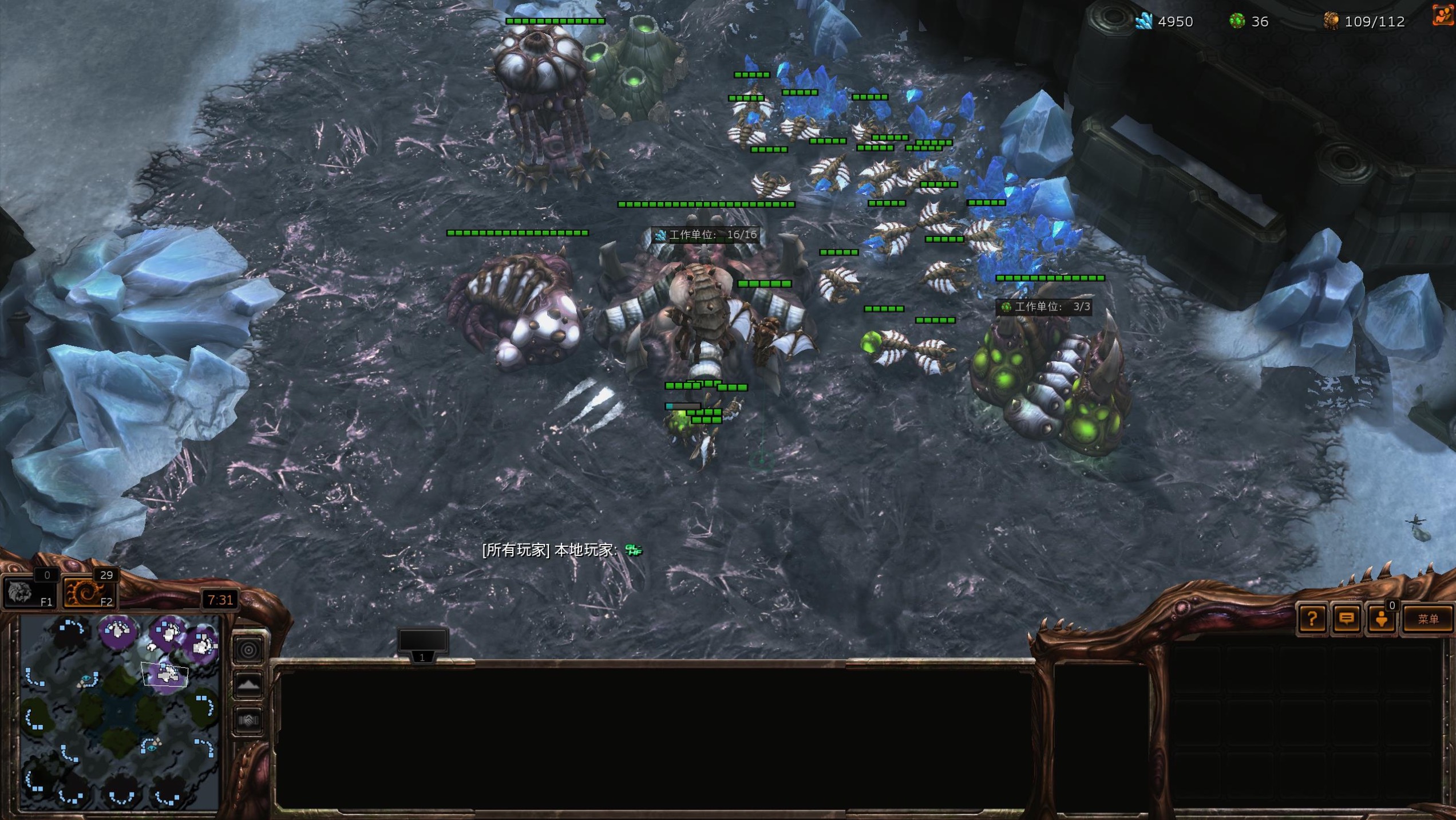Viewport: 1456px width, 820px height.
Task: Show the chat message log
Action: tap(1347, 619)
